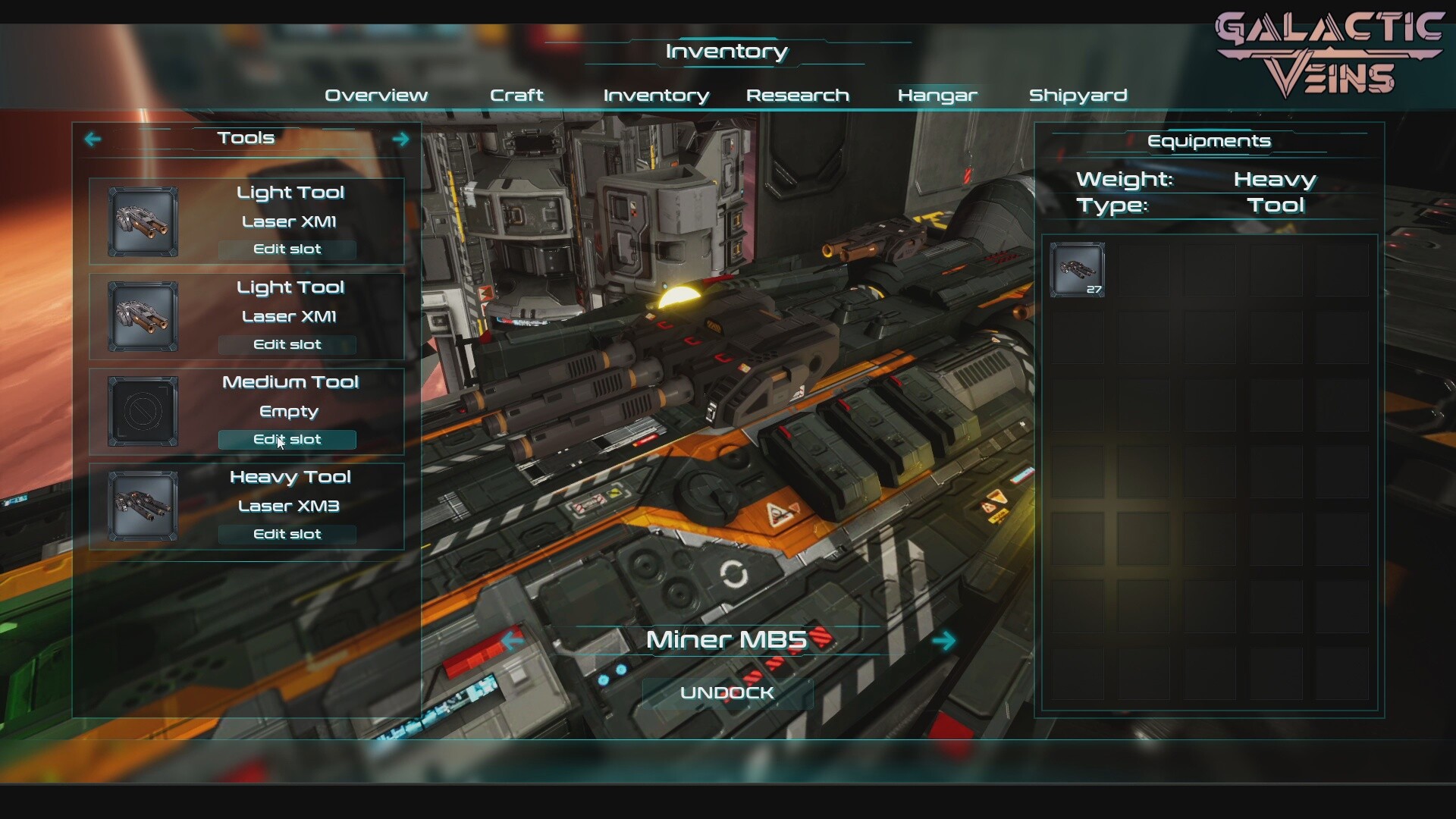
Task: Cycle to the next ship after Miner MB5
Action: pos(944,641)
